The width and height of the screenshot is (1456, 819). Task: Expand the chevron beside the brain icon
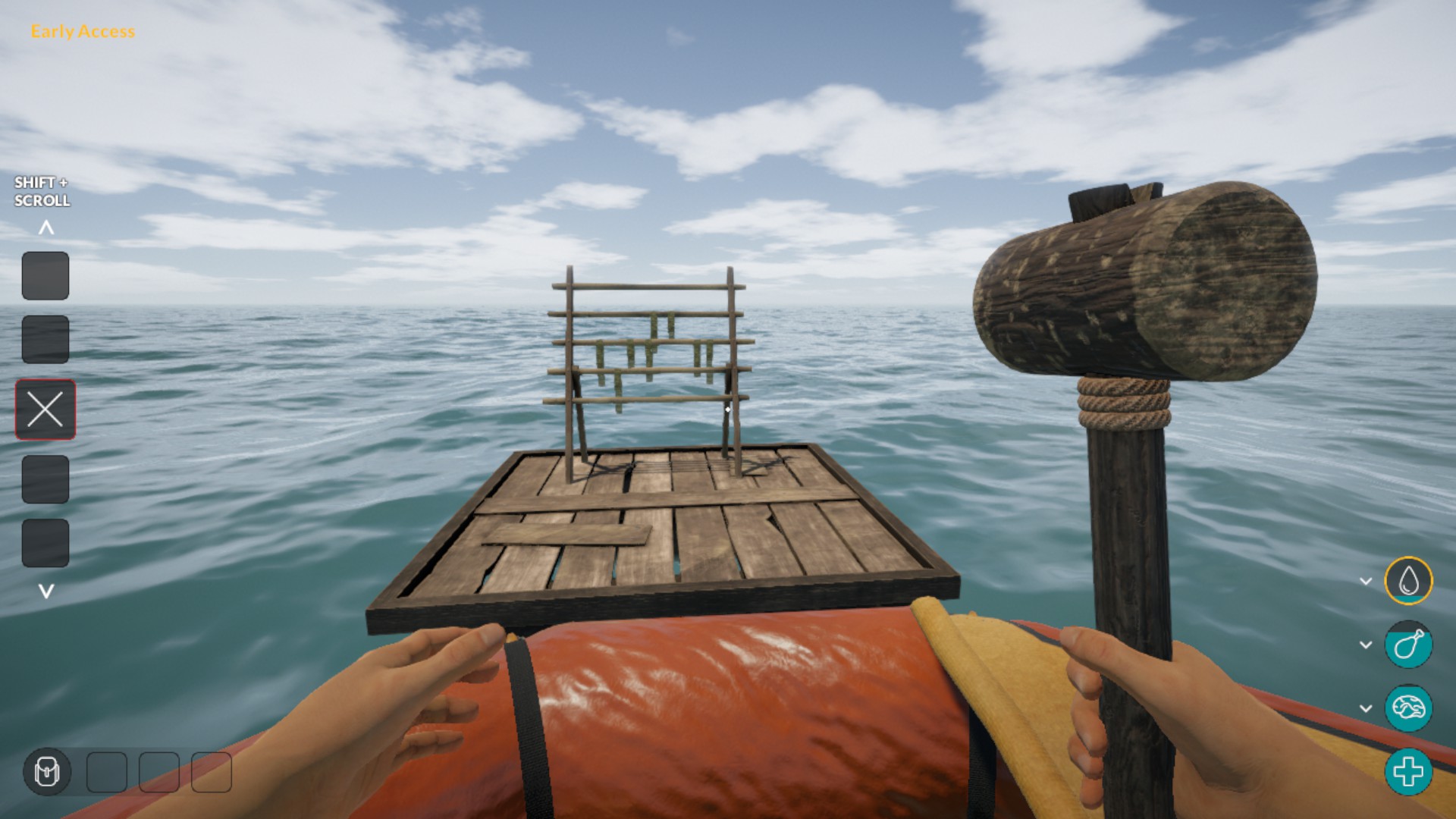point(1366,709)
